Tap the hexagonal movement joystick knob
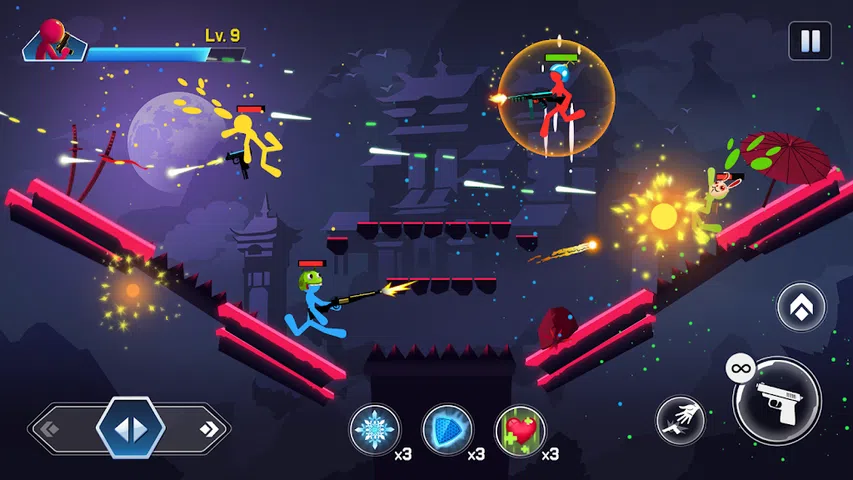 130,429
